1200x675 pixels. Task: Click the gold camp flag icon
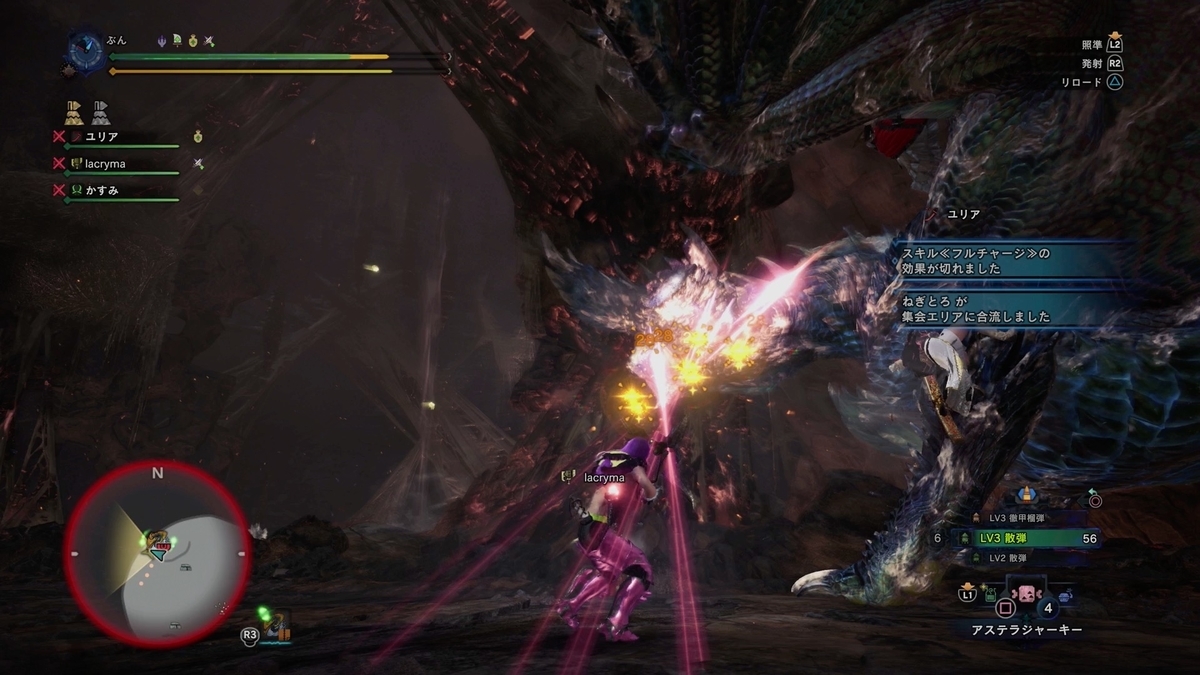pyautogui.click(x=74, y=110)
